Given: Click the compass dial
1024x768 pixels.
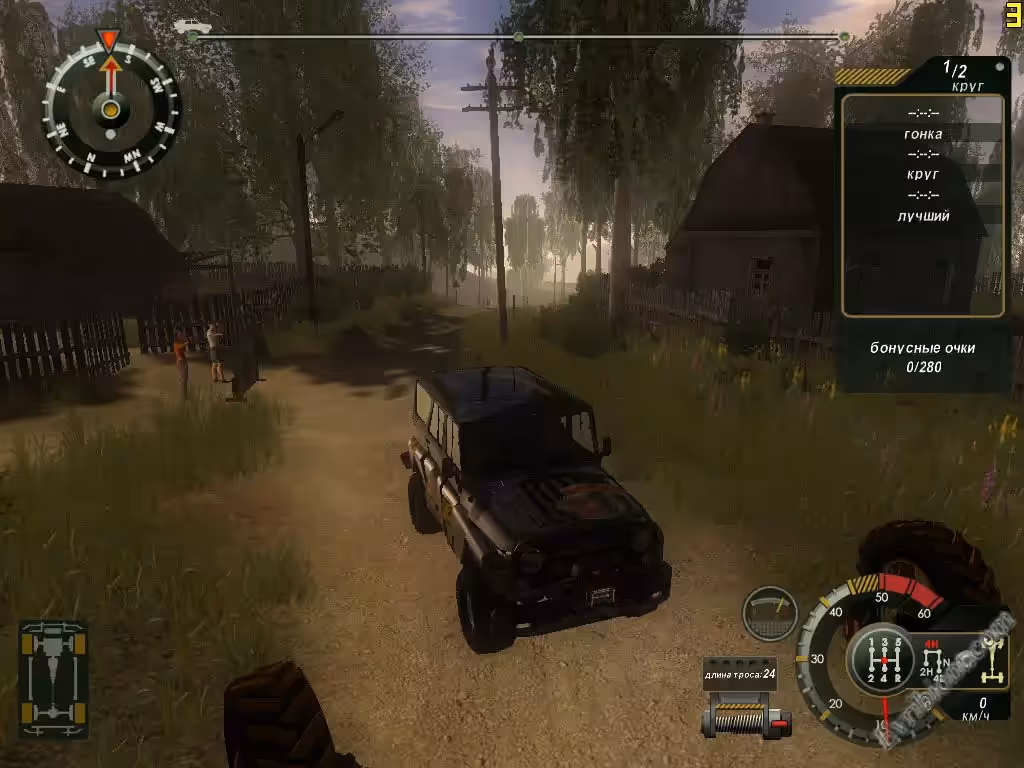Looking at the screenshot, I should pyautogui.click(x=111, y=108).
